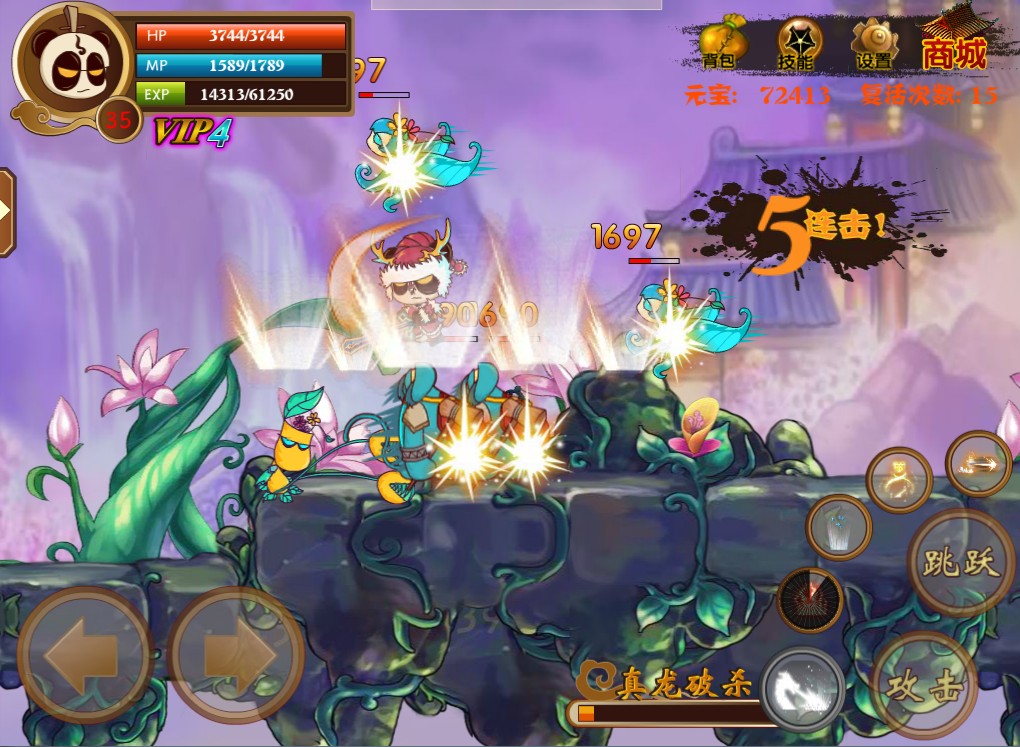Screen dimensions: 1020x747
Task: Unleash the white dragon ultimate skill
Action: click(803, 689)
